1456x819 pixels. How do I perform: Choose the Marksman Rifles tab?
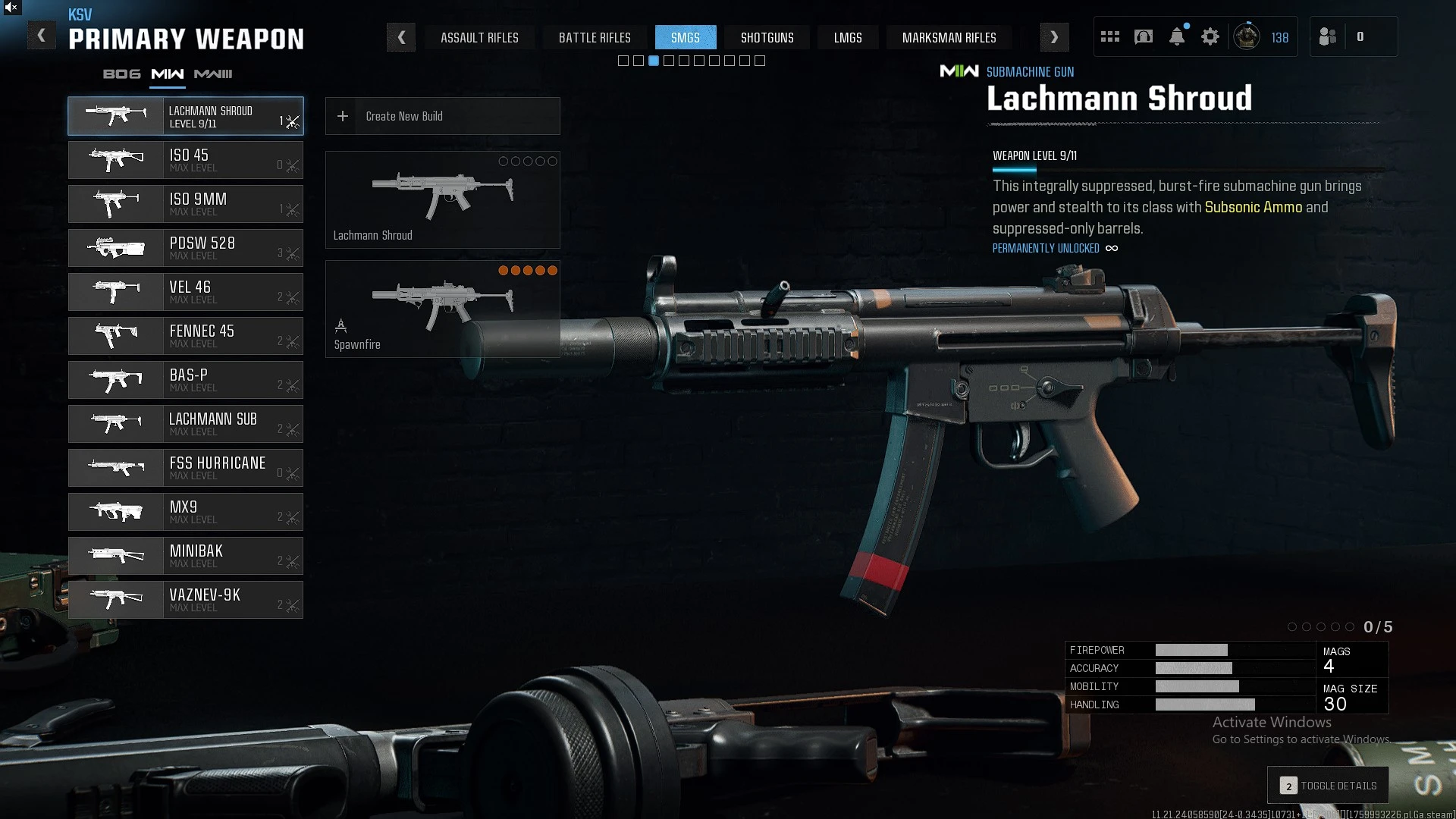[949, 37]
